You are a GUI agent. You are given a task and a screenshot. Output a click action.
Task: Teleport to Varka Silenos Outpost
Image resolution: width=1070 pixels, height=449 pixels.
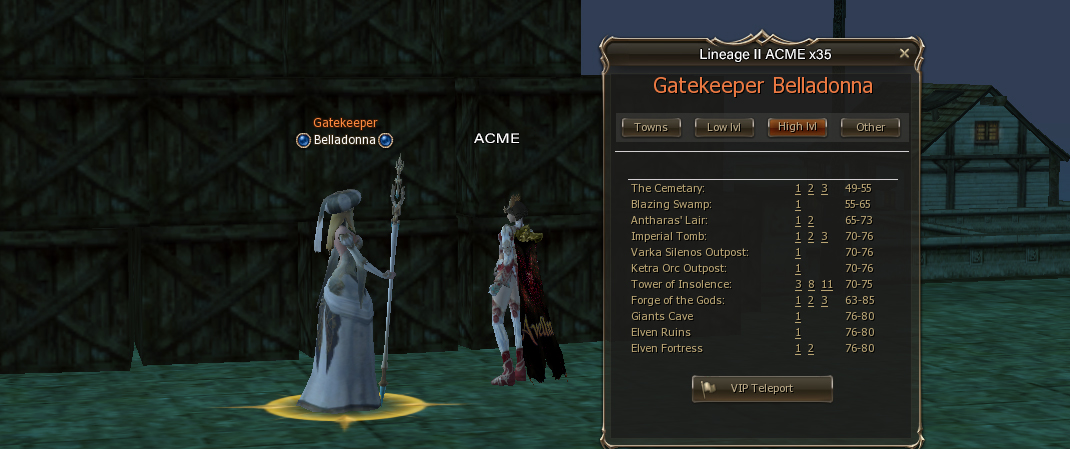coord(798,252)
